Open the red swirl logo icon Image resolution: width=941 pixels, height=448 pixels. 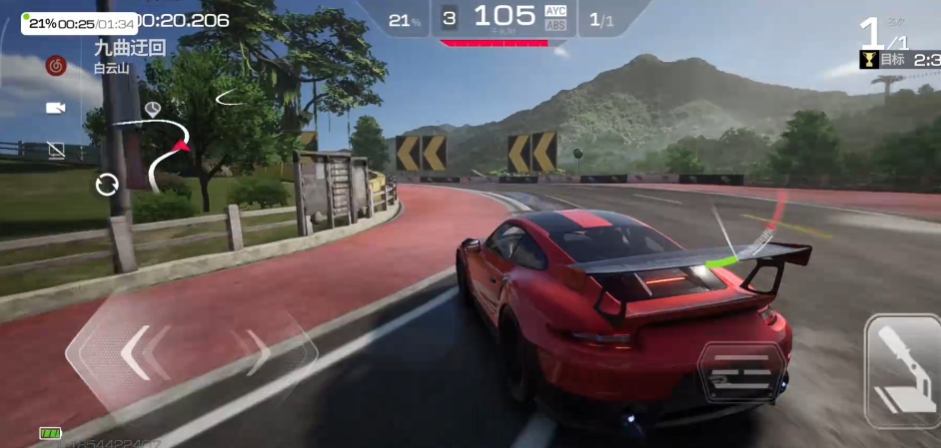[56, 66]
